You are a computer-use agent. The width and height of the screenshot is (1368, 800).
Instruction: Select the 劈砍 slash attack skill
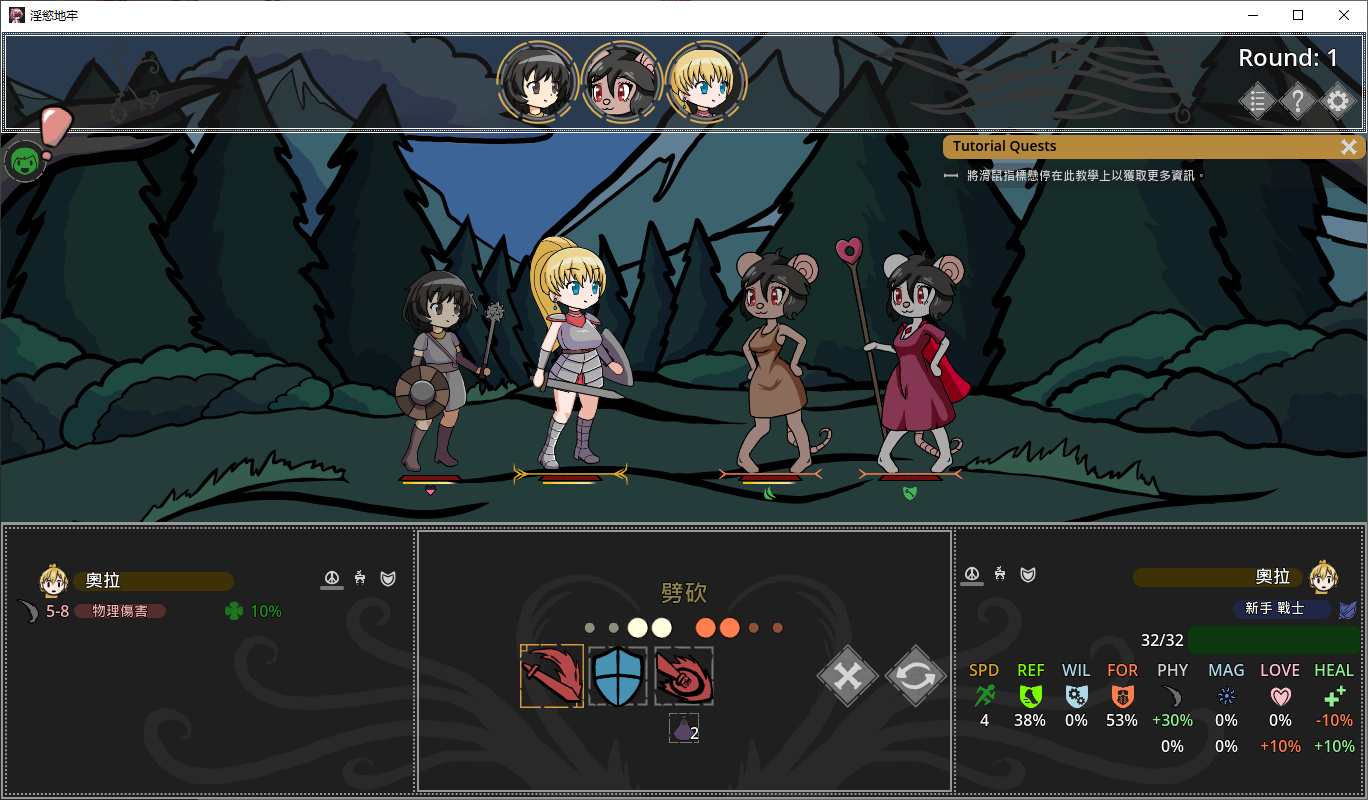pyautogui.click(x=551, y=676)
